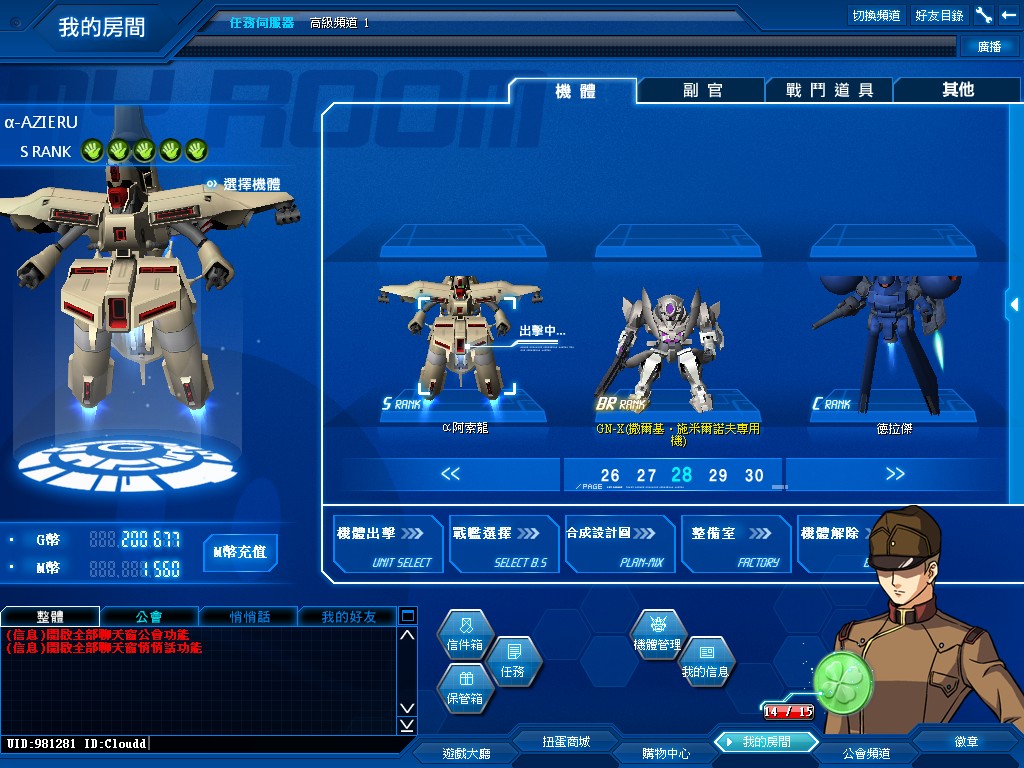Switch to the 副官 tab
Screen dimensions: 1024x768
coord(702,90)
